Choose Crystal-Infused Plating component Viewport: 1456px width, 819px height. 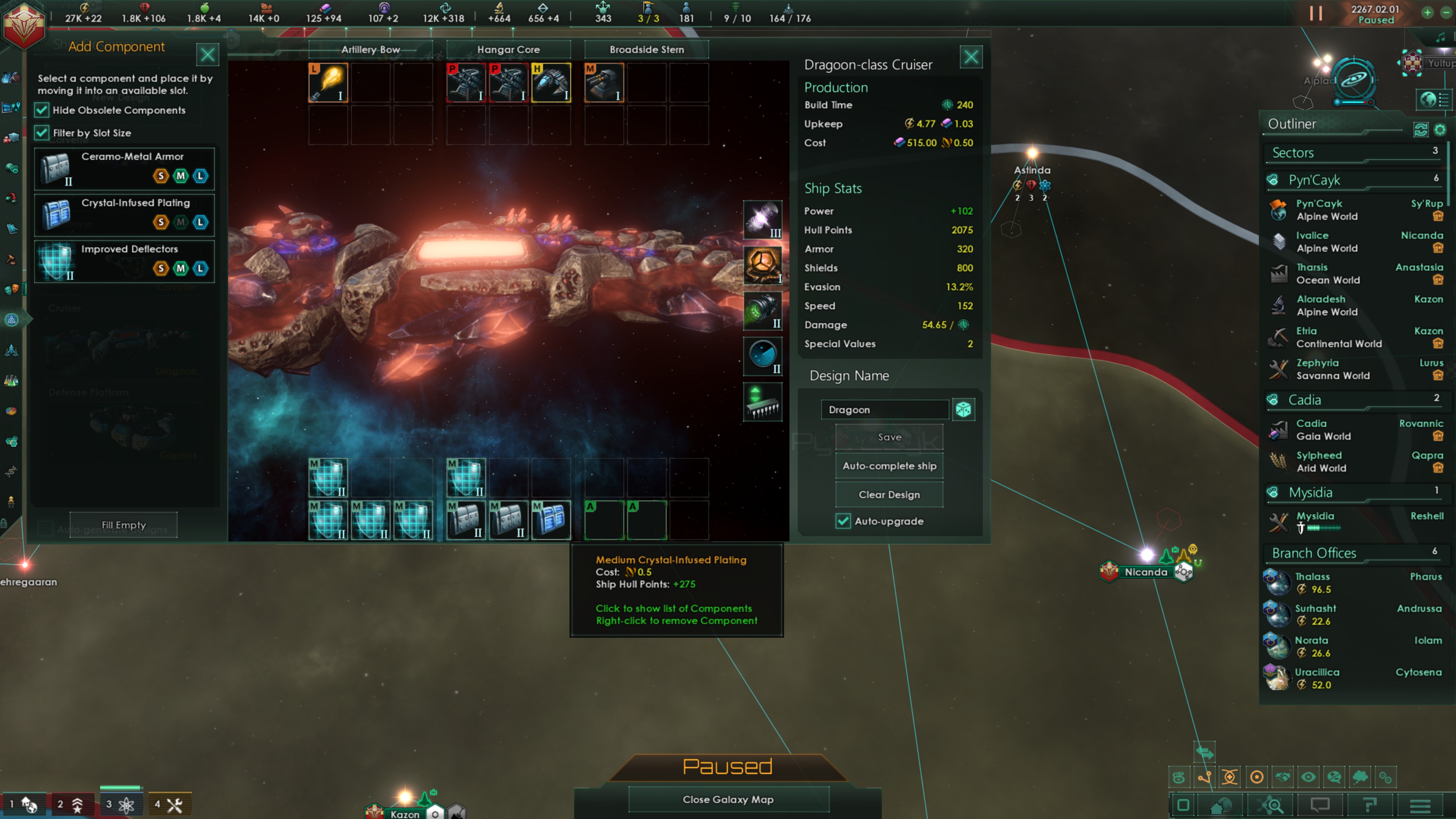[124, 215]
